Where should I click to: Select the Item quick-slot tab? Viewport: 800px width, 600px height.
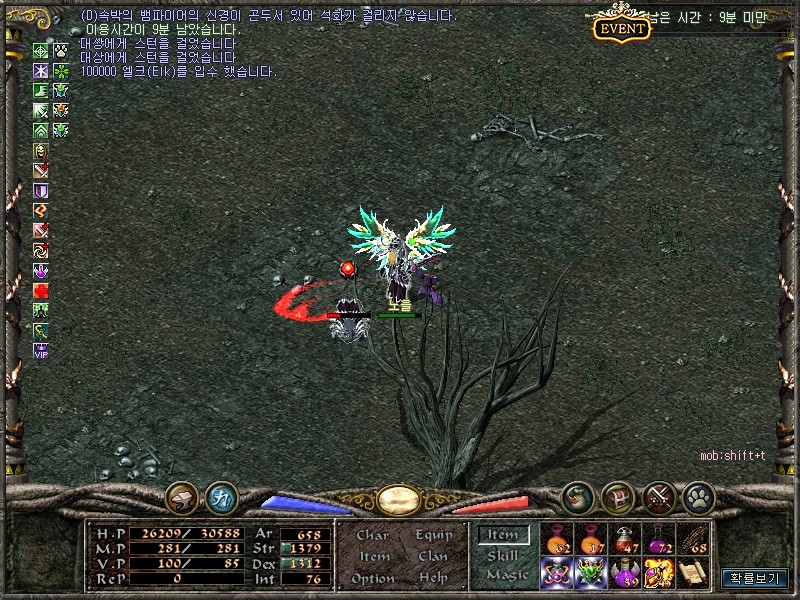(502, 536)
